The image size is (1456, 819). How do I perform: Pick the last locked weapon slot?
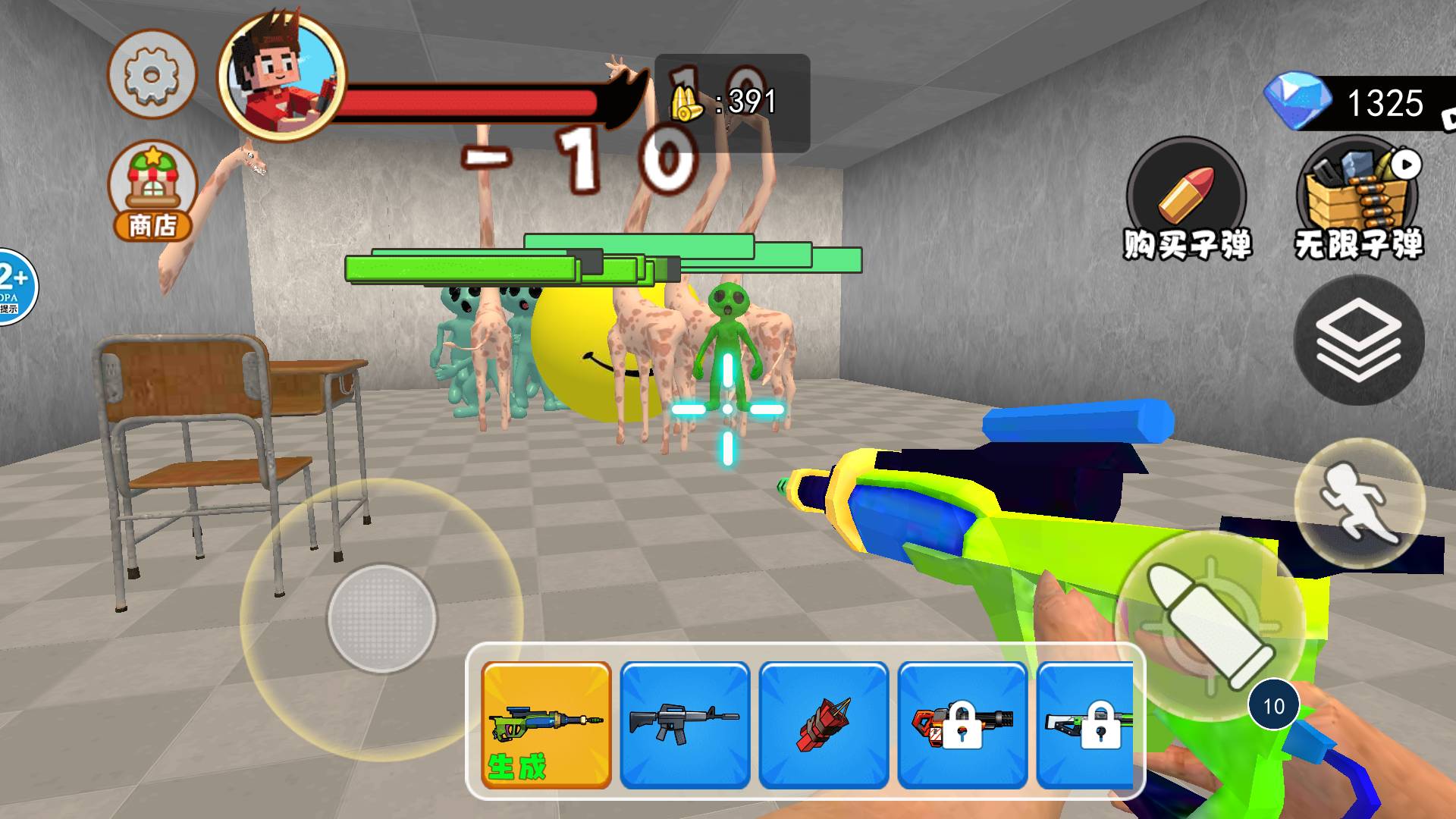(1086, 725)
